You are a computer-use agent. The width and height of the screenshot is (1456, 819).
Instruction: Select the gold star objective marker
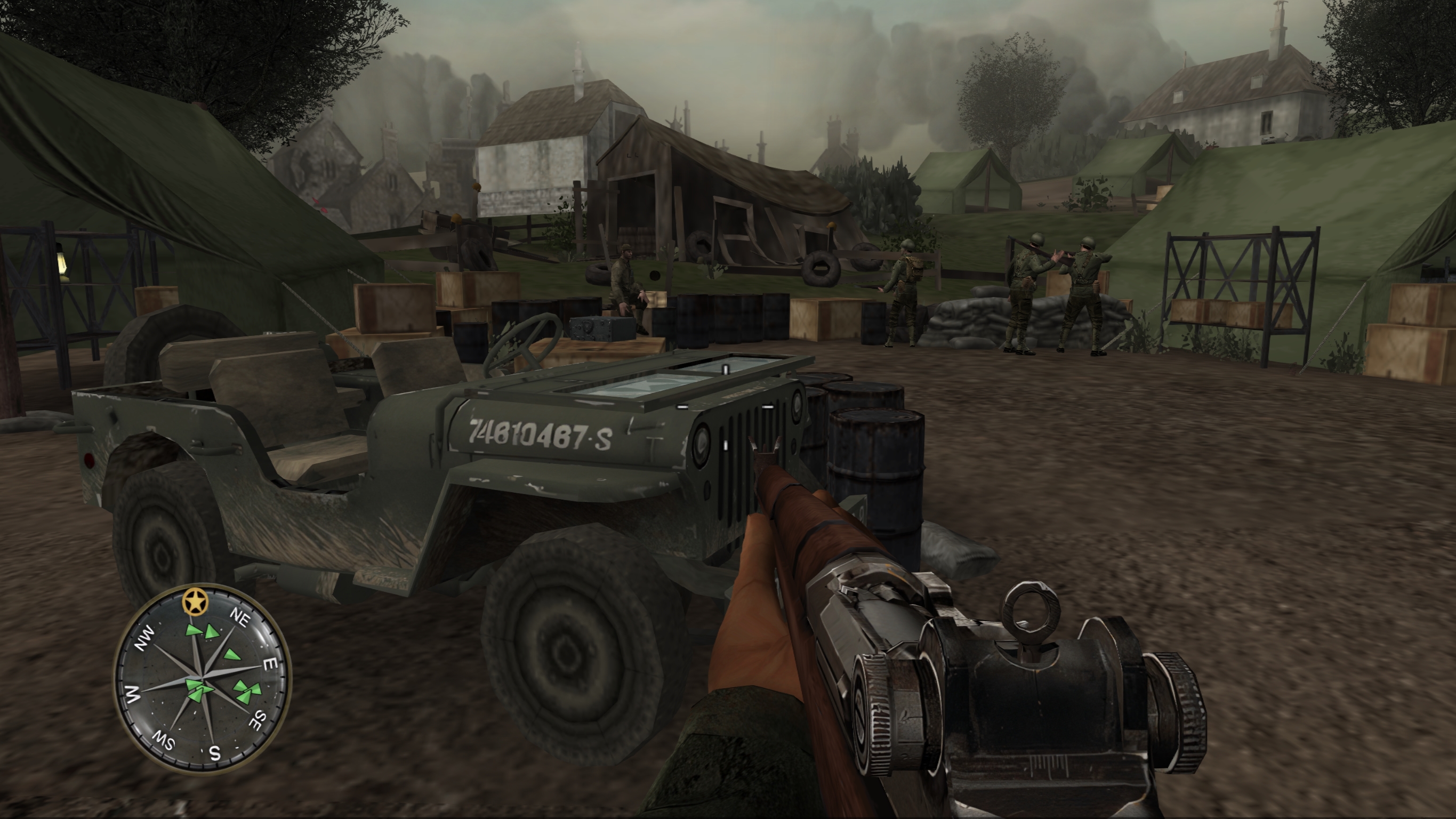[x=196, y=601]
